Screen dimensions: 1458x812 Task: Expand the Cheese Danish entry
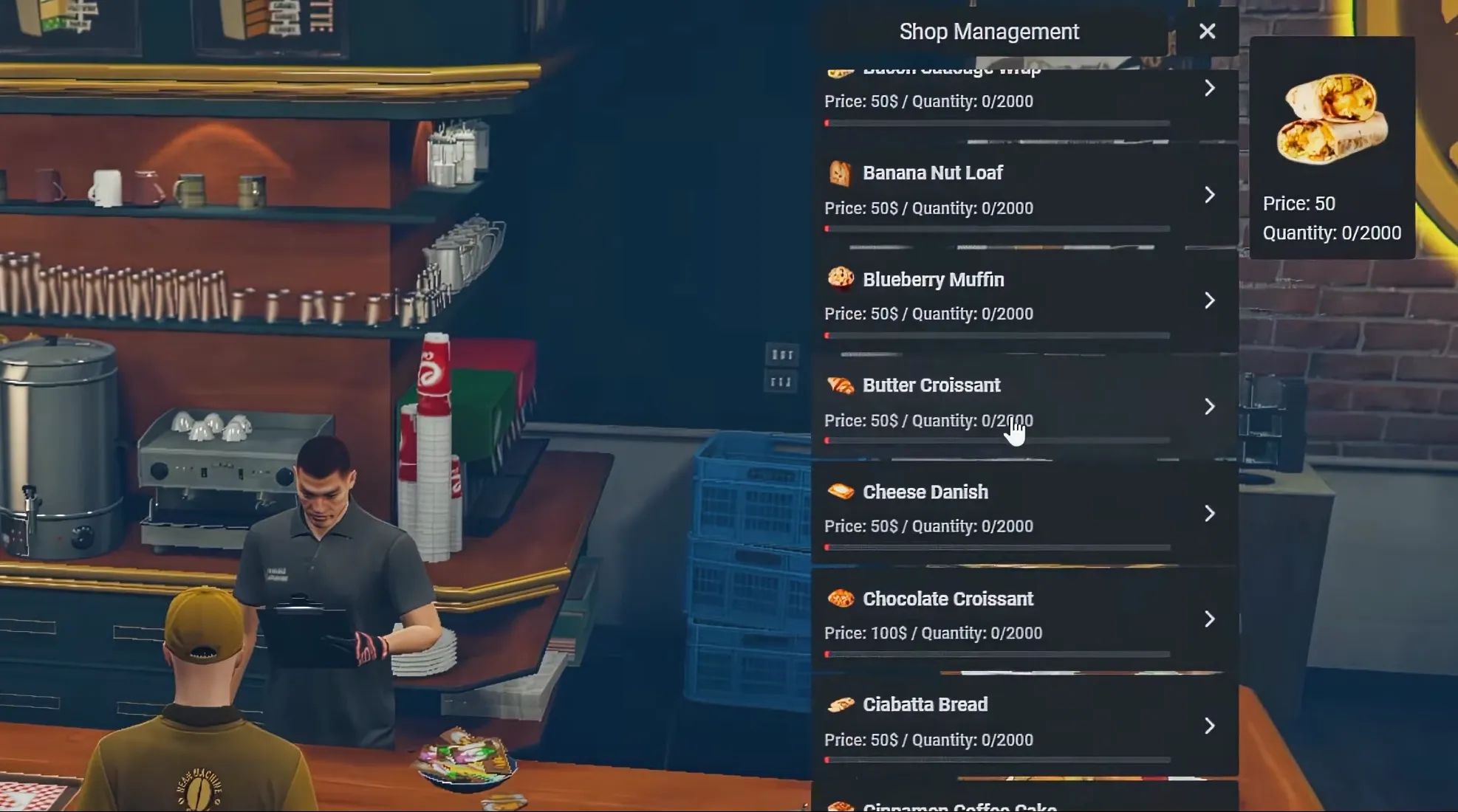coord(1209,513)
